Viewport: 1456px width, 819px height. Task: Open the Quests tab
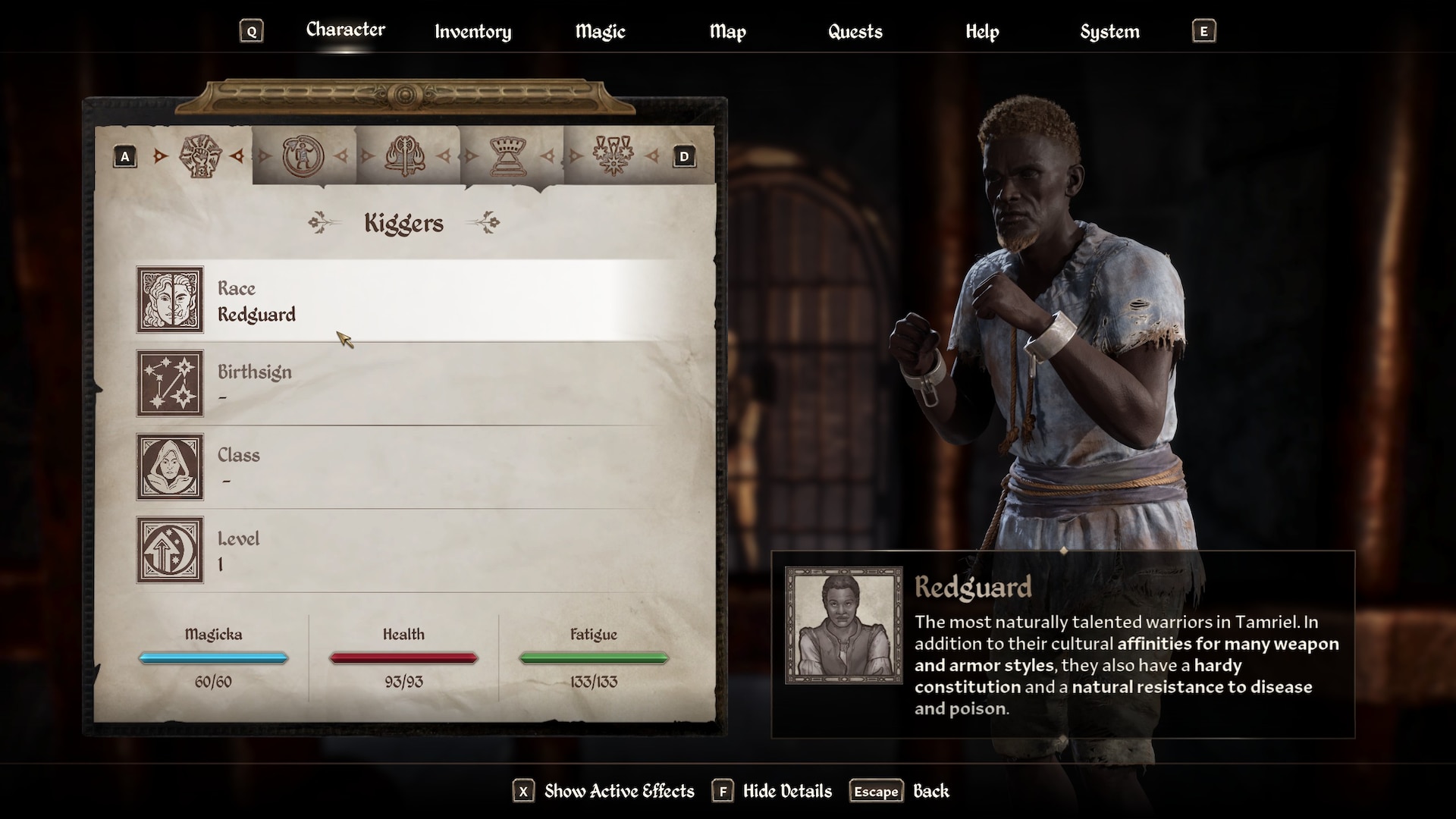855,32
